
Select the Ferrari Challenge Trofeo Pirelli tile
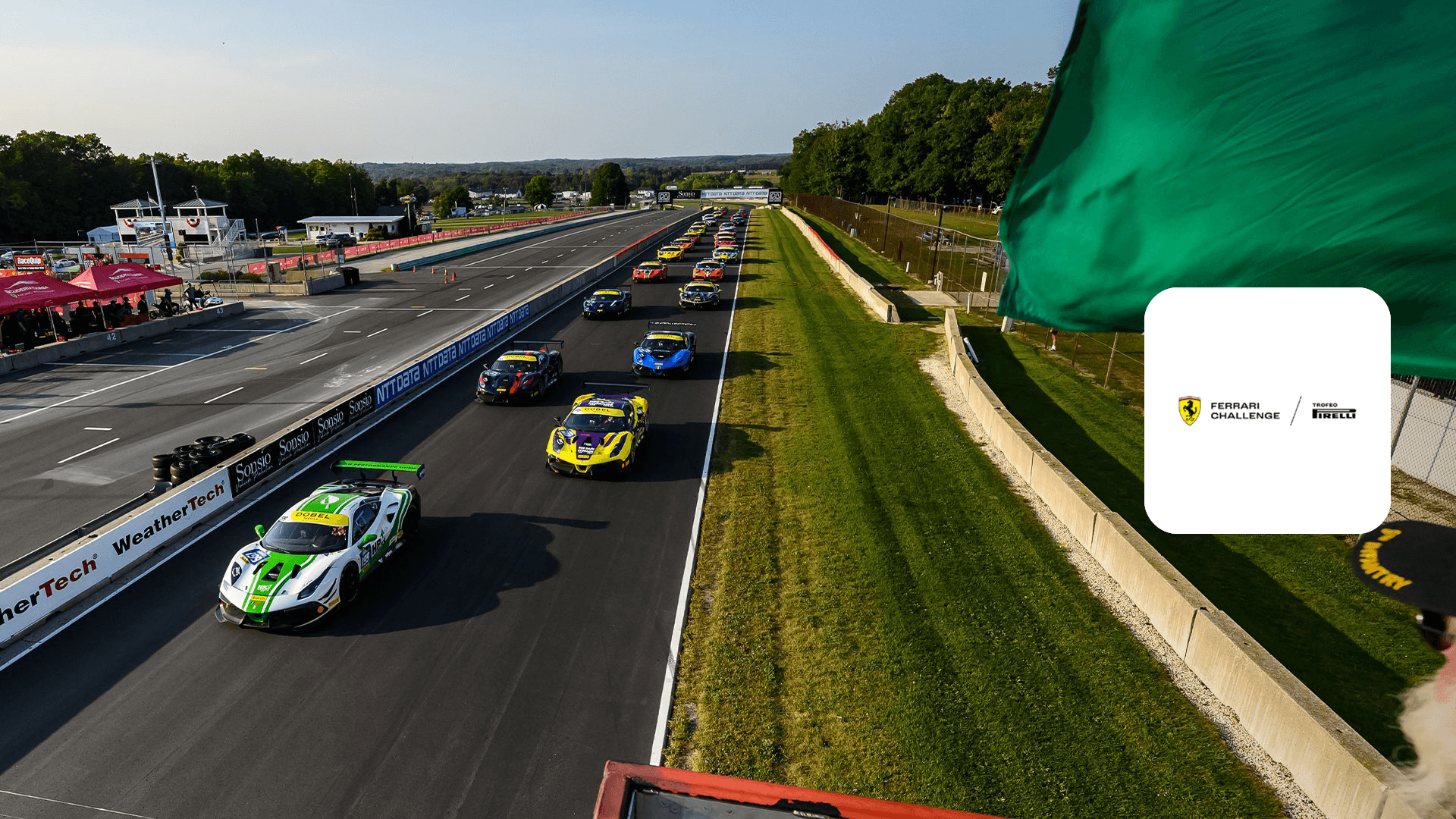tap(1266, 410)
